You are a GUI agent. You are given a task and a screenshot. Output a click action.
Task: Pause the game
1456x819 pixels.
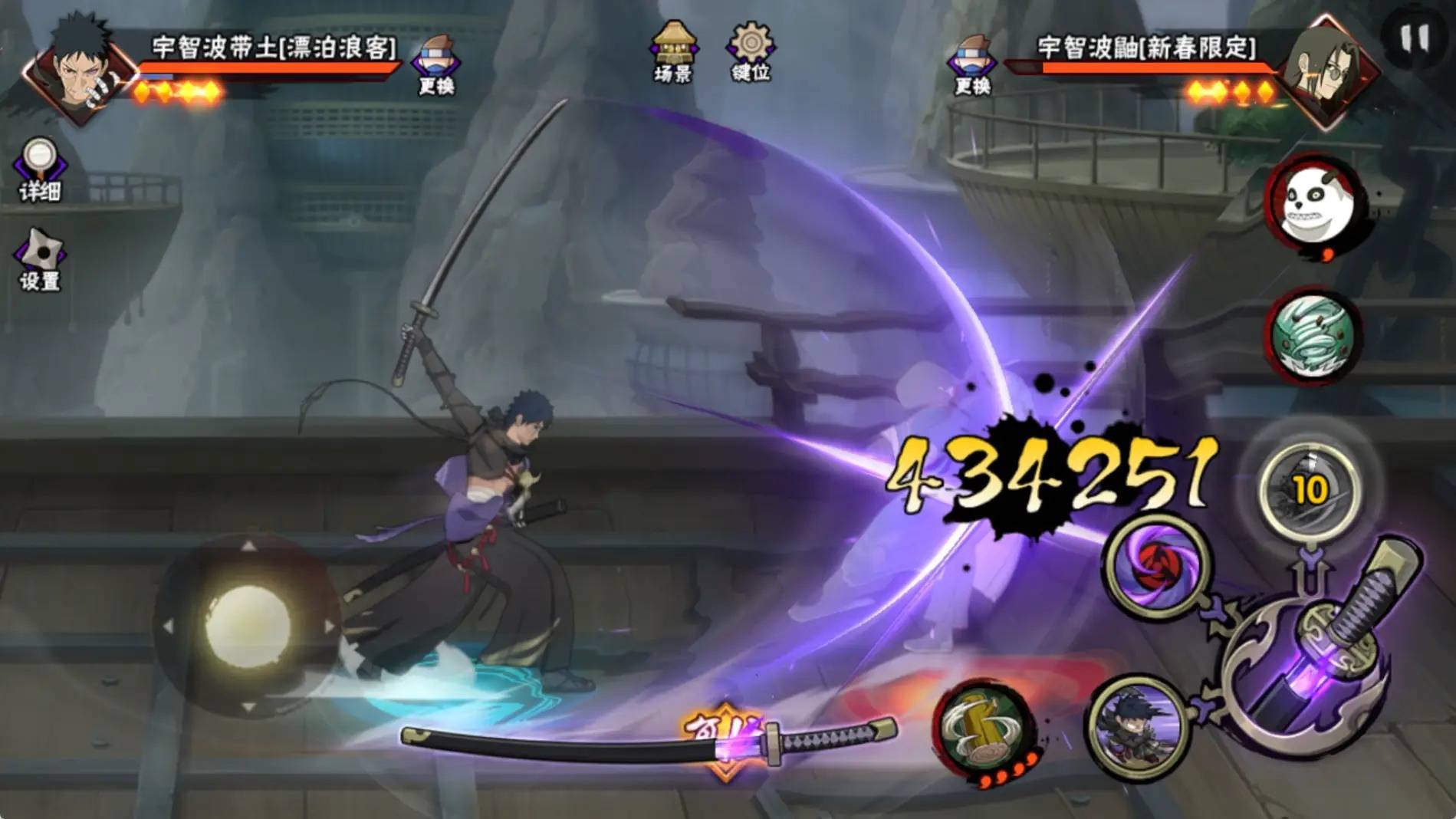pyautogui.click(x=1415, y=38)
